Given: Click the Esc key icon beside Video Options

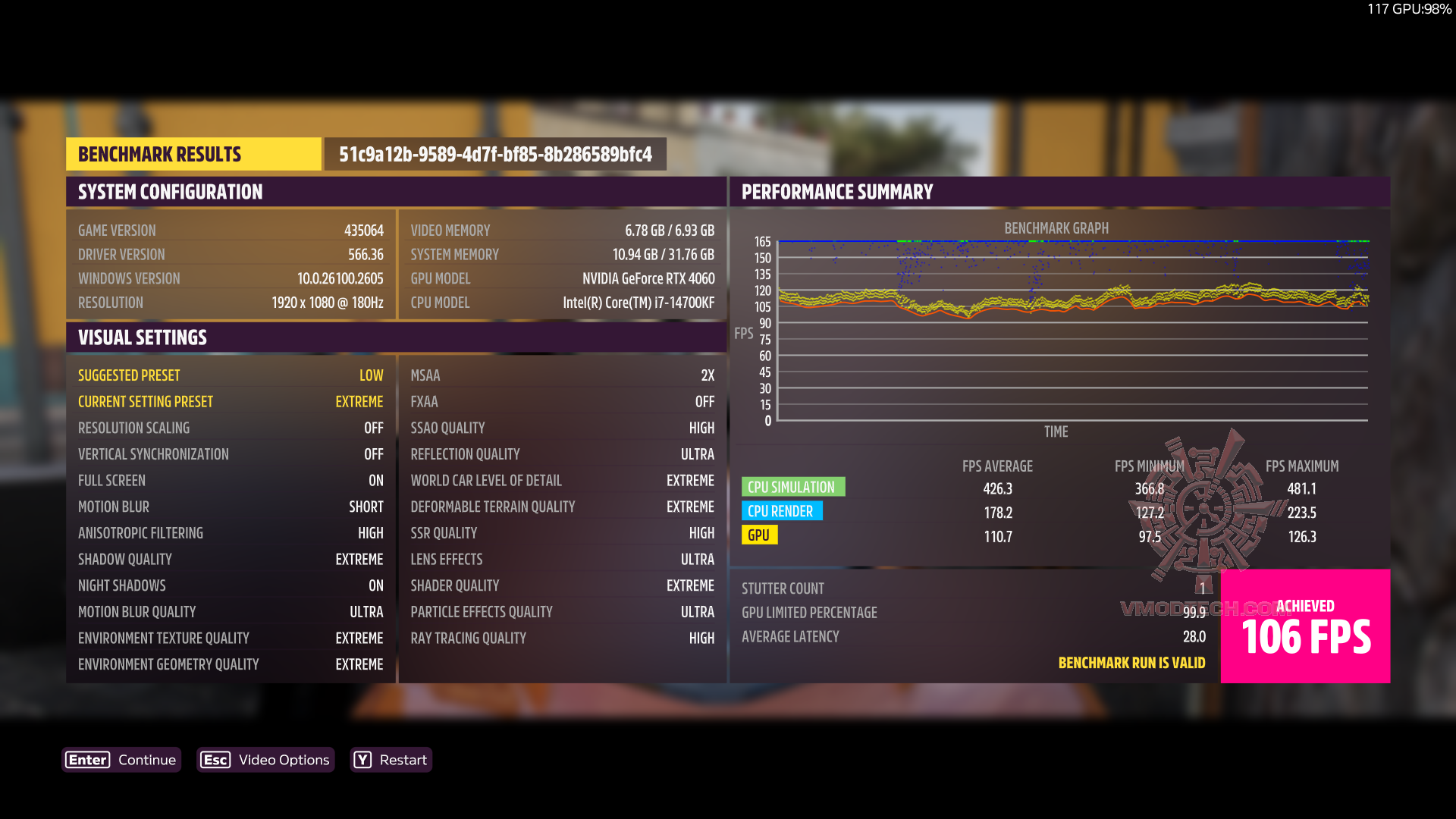Looking at the screenshot, I should [x=215, y=759].
